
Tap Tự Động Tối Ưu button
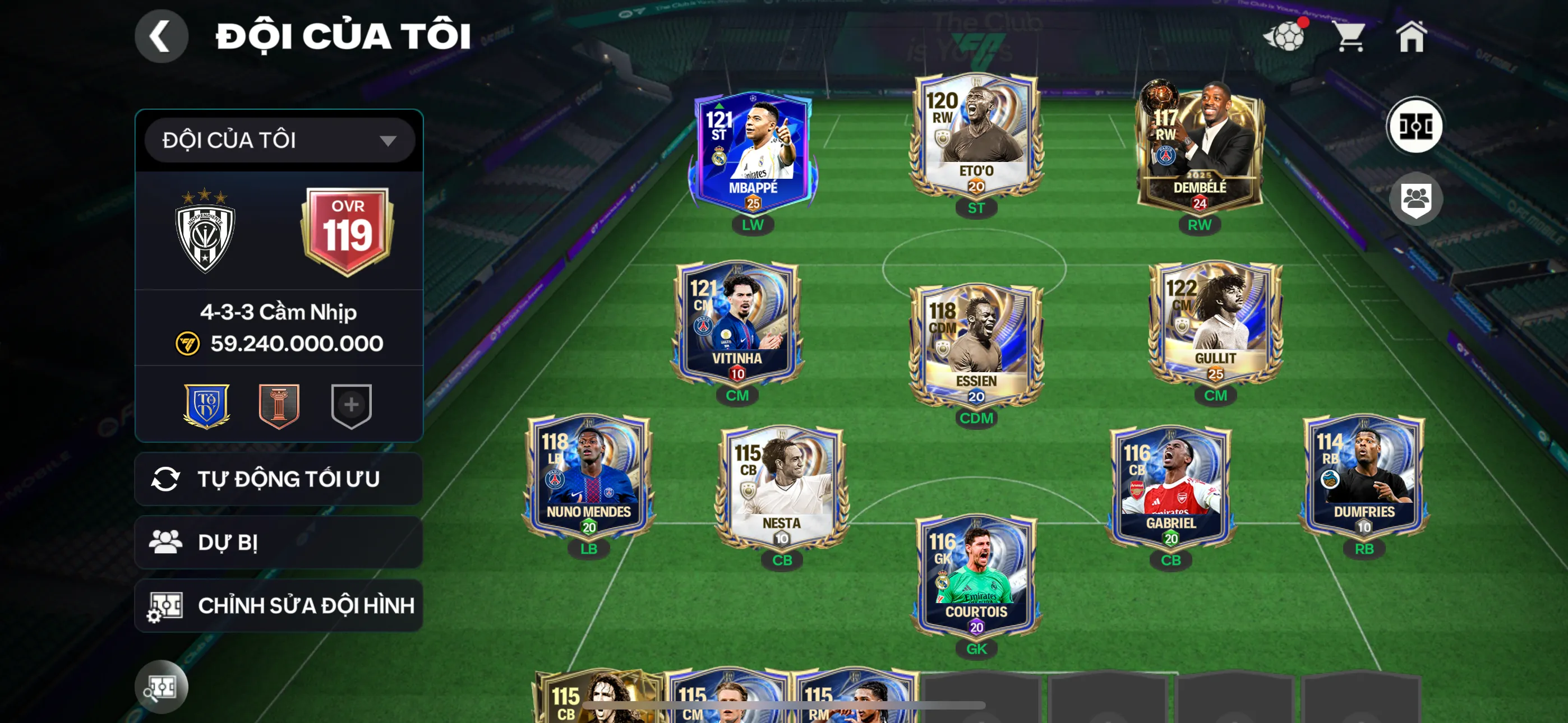pyautogui.click(x=279, y=479)
